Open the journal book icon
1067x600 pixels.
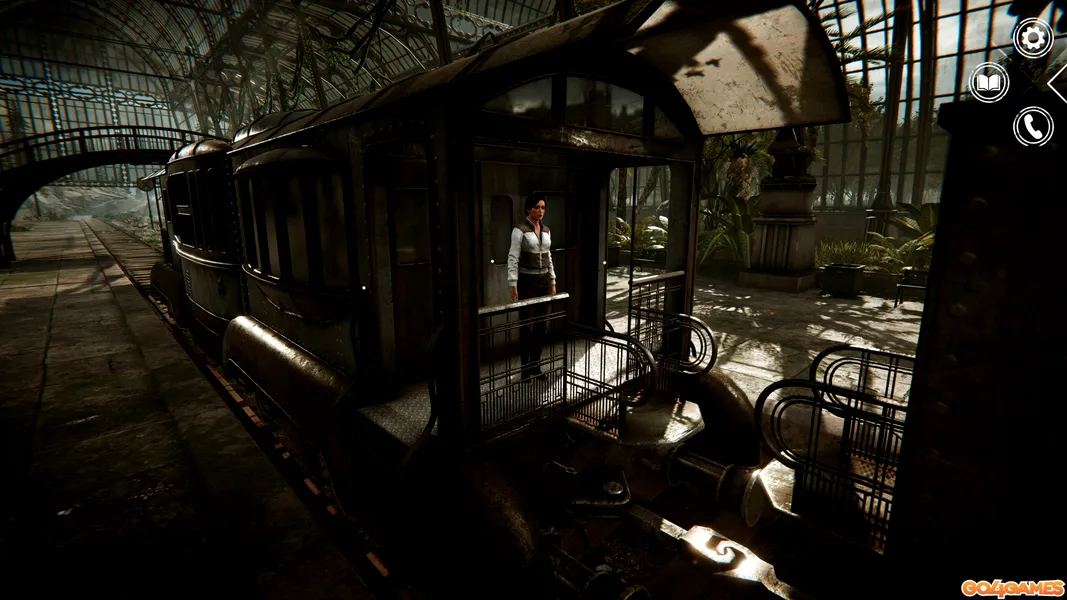click(989, 82)
